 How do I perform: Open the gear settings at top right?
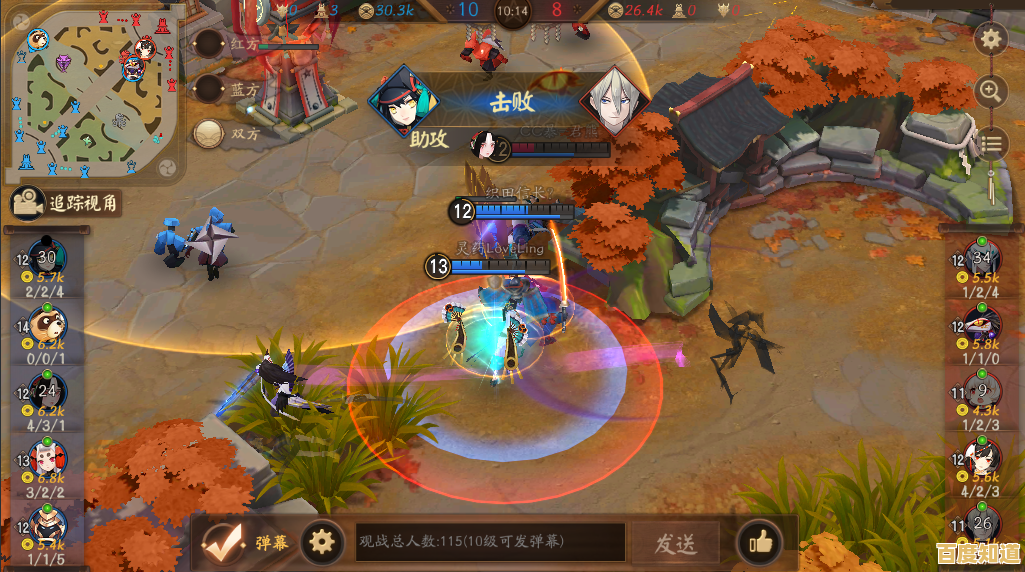[x=991, y=40]
